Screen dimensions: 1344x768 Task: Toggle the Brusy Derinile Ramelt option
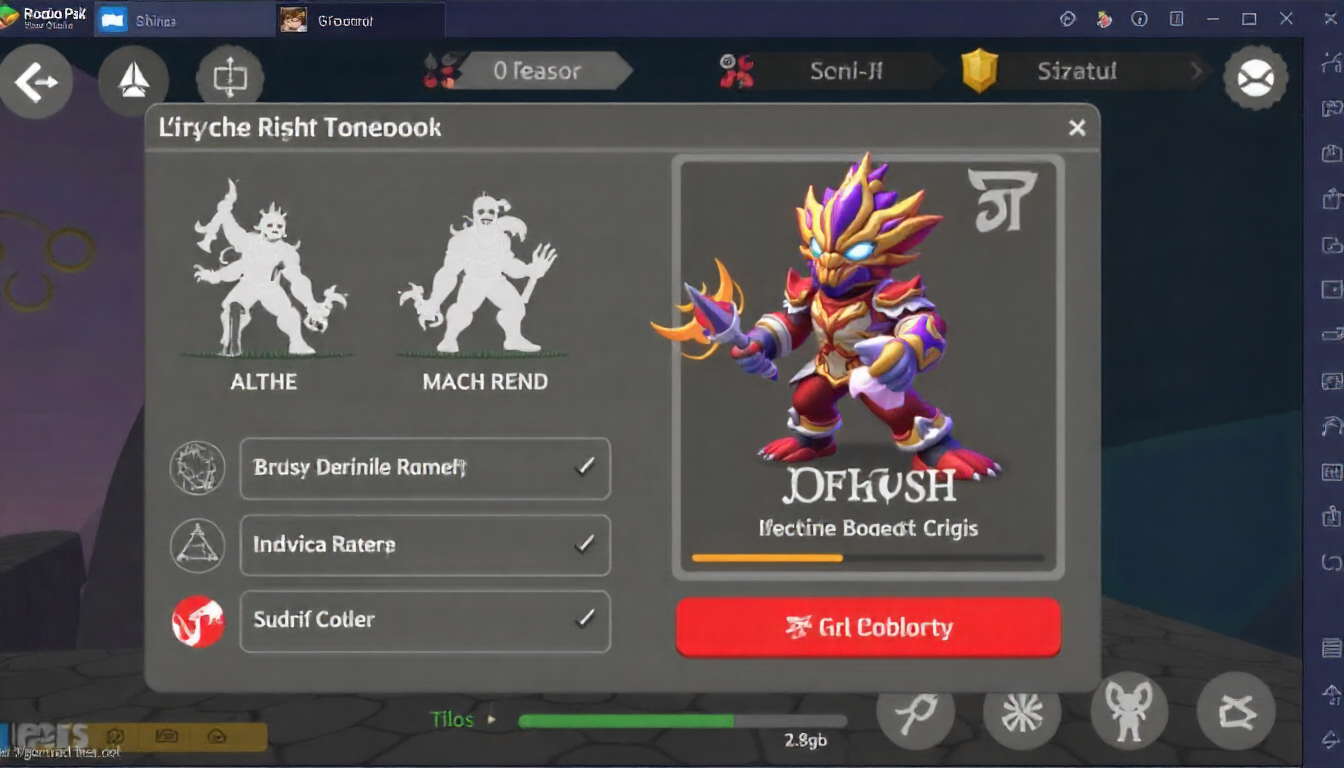pyautogui.click(x=425, y=468)
